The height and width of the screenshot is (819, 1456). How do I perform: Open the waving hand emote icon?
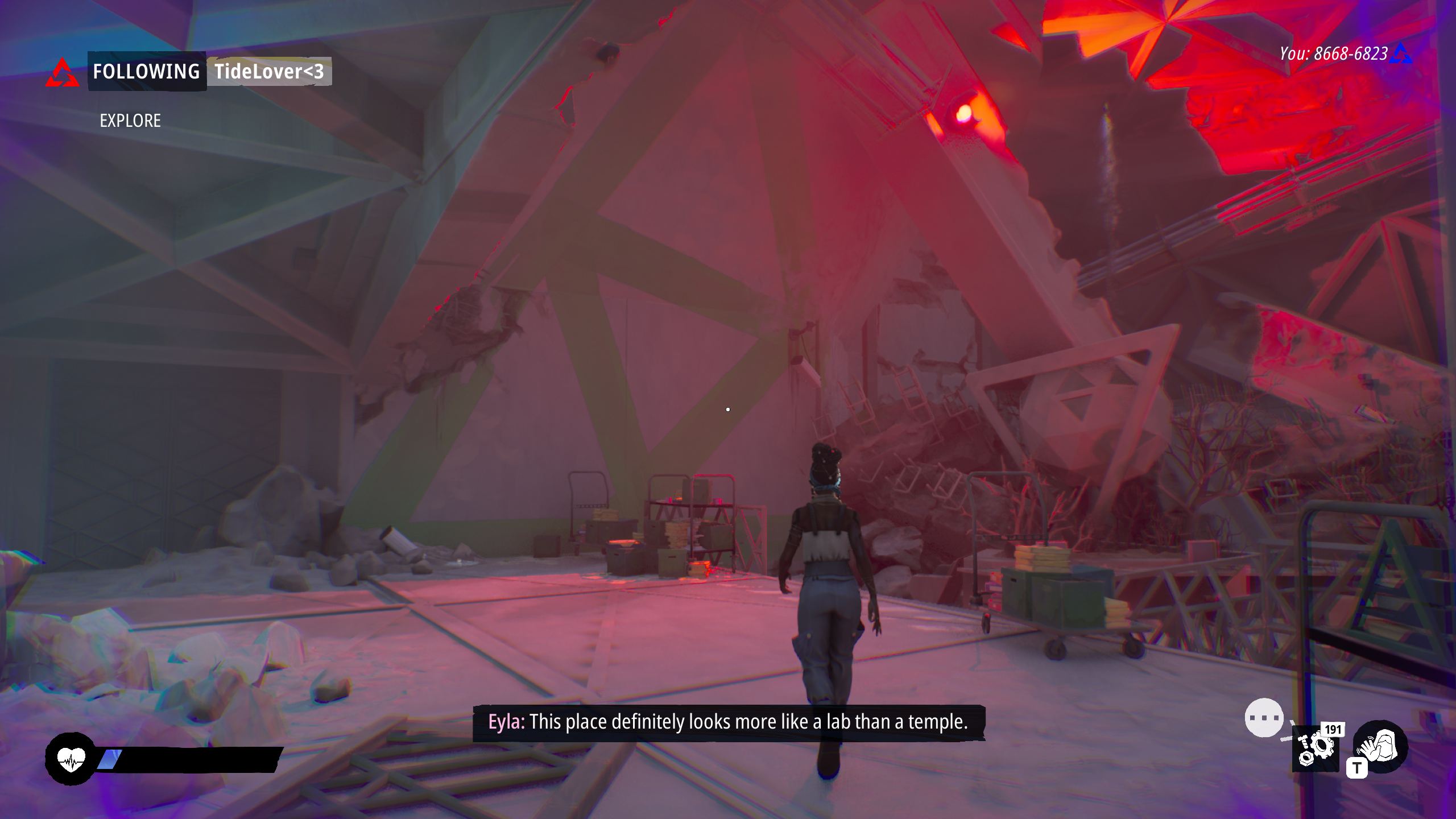point(1380,746)
